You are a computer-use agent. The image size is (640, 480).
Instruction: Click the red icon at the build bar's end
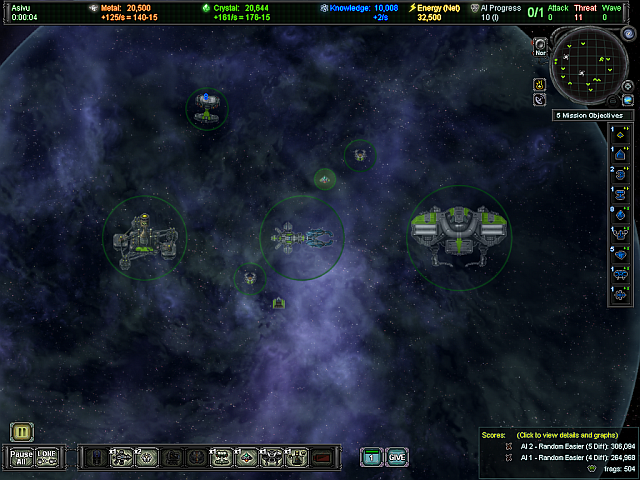tap(322, 458)
